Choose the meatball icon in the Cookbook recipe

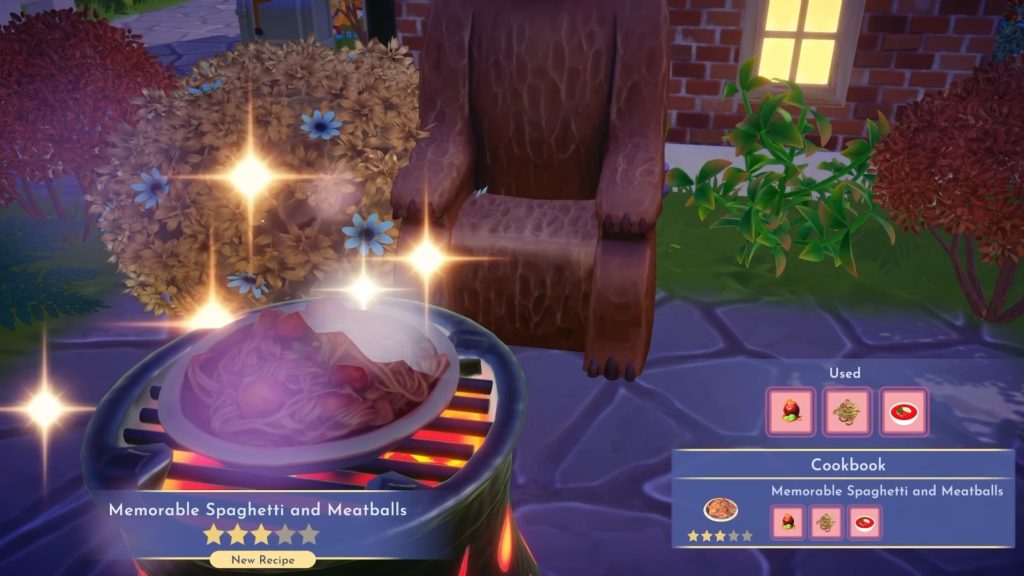pos(788,521)
